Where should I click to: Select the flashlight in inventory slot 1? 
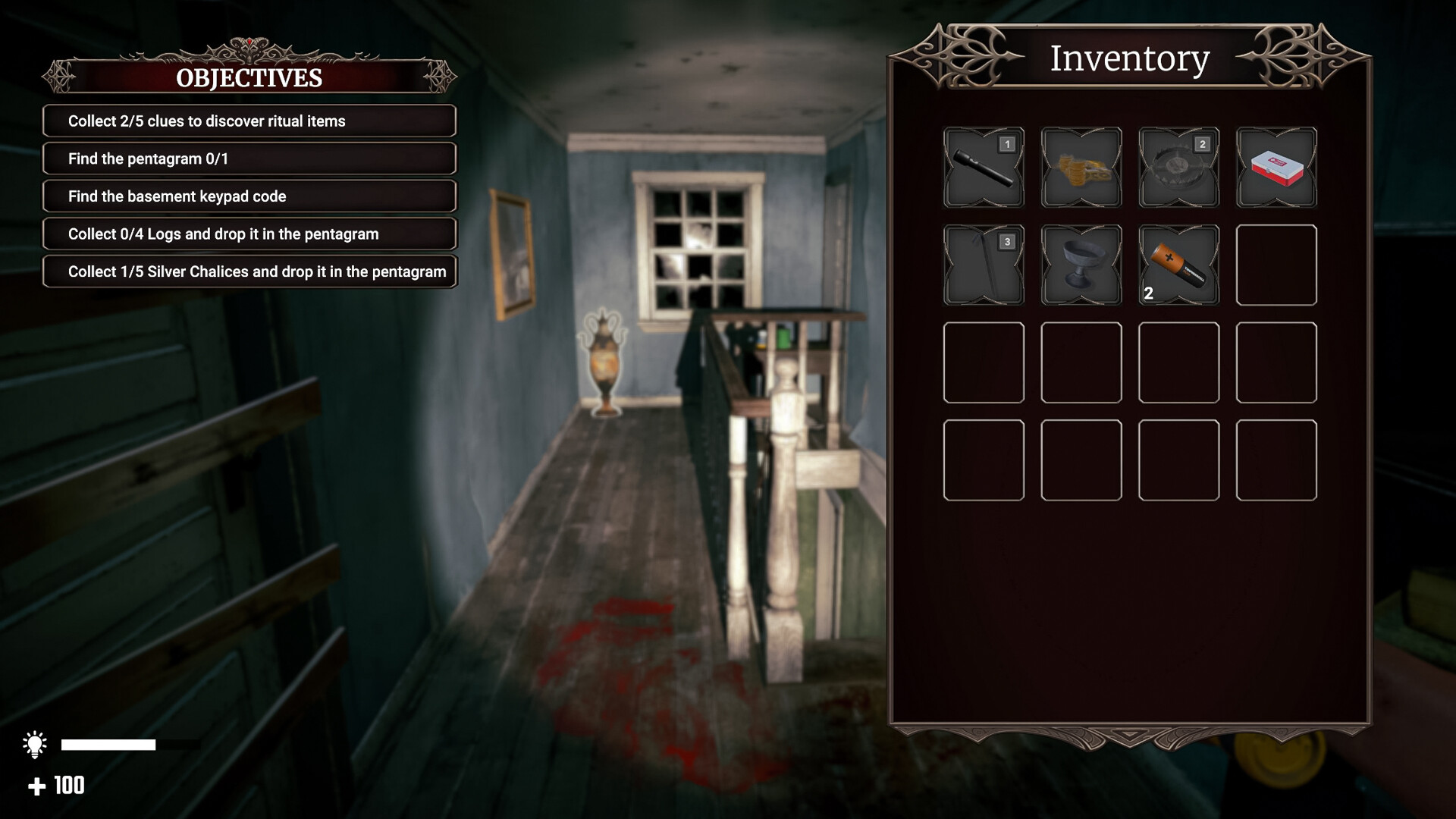click(x=984, y=168)
